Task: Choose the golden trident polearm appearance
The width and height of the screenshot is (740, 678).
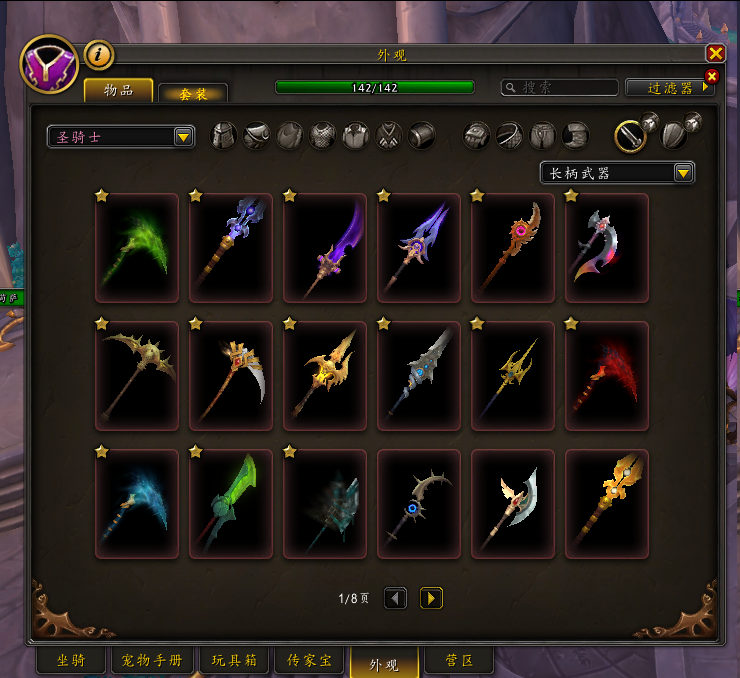Action: pos(513,375)
